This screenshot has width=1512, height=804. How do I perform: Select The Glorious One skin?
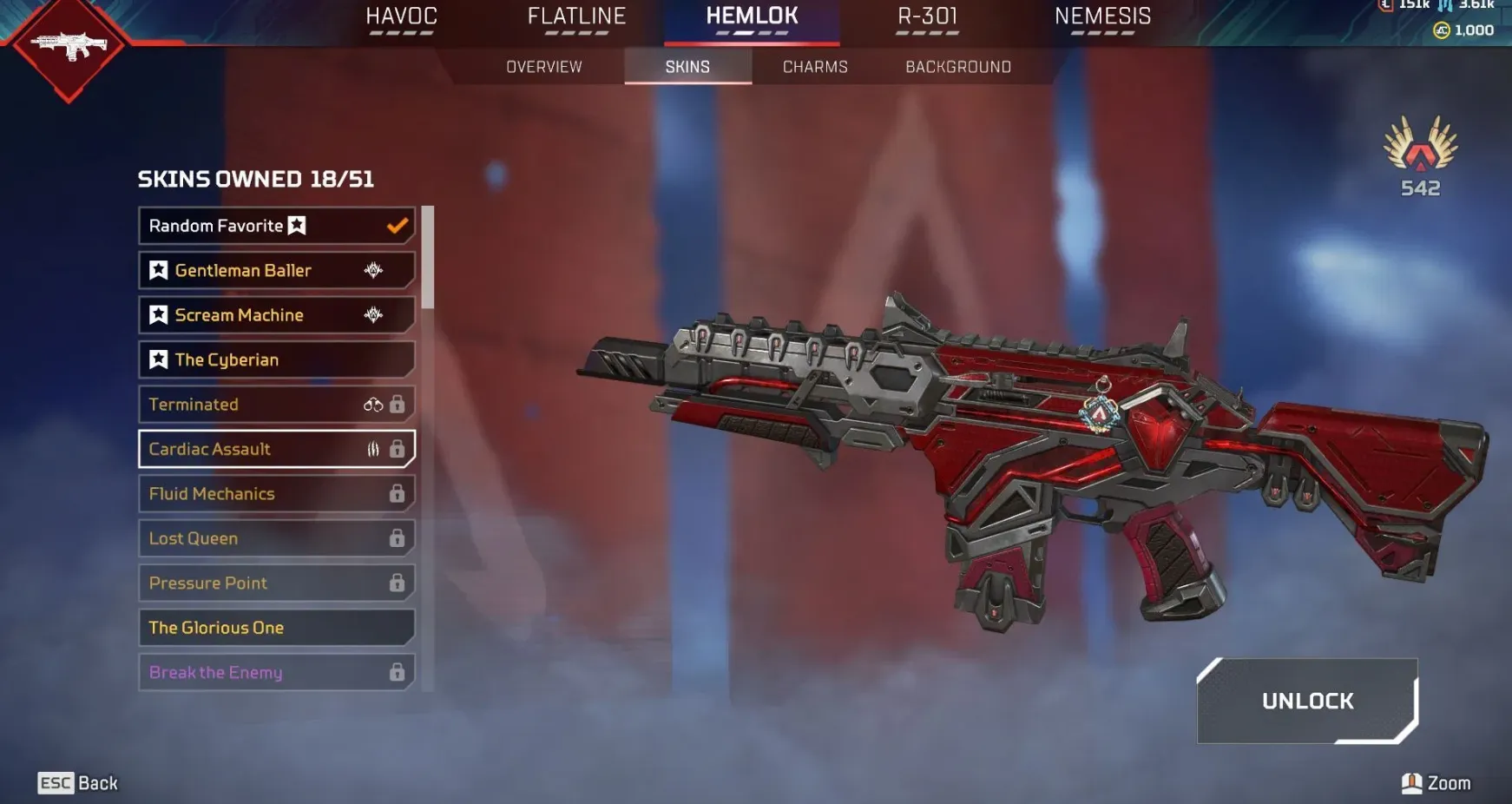tap(260, 627)
